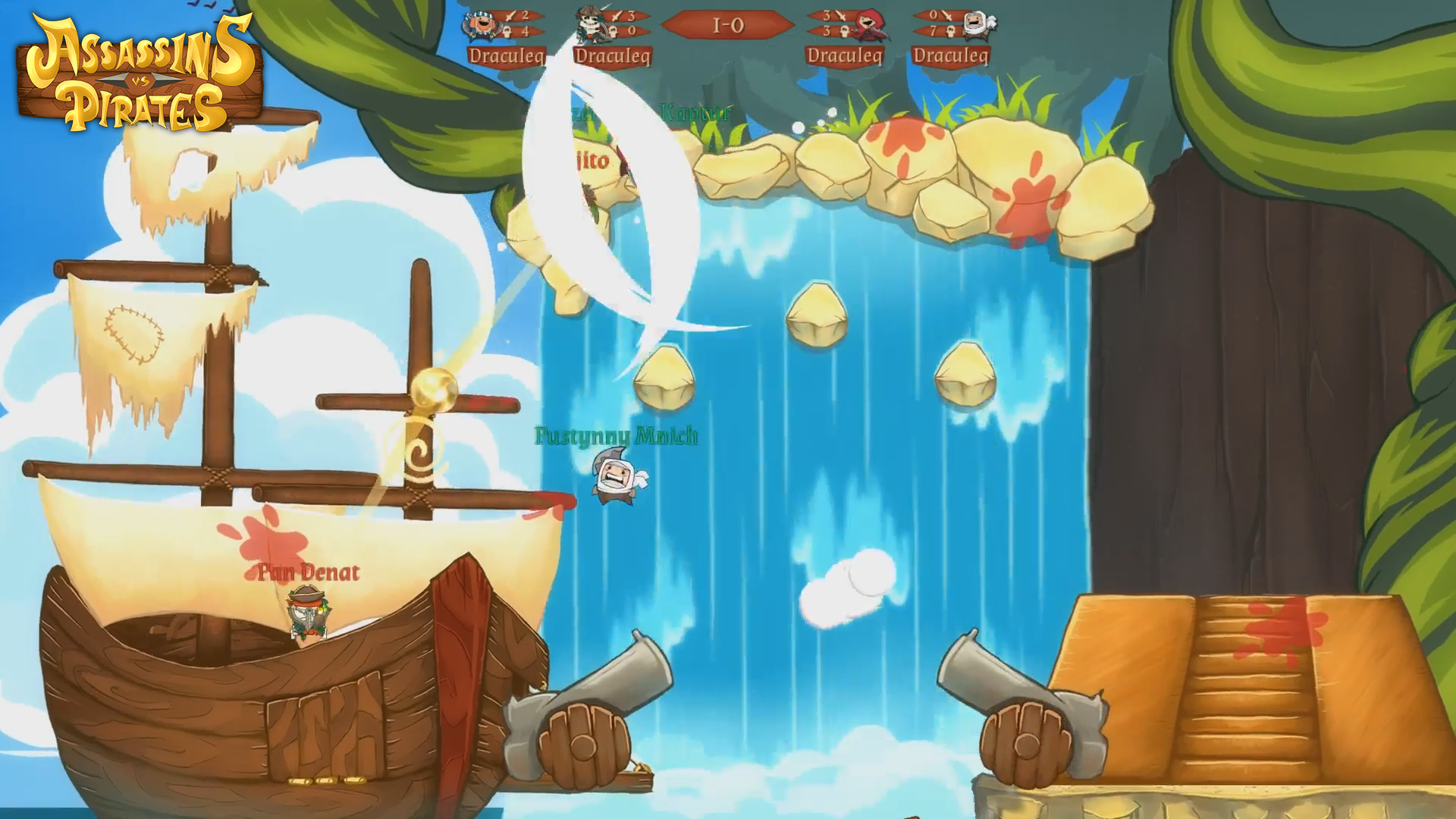
Task: Expand the rightmost Draculeq nameplate banner
Action: pos(954,55)
